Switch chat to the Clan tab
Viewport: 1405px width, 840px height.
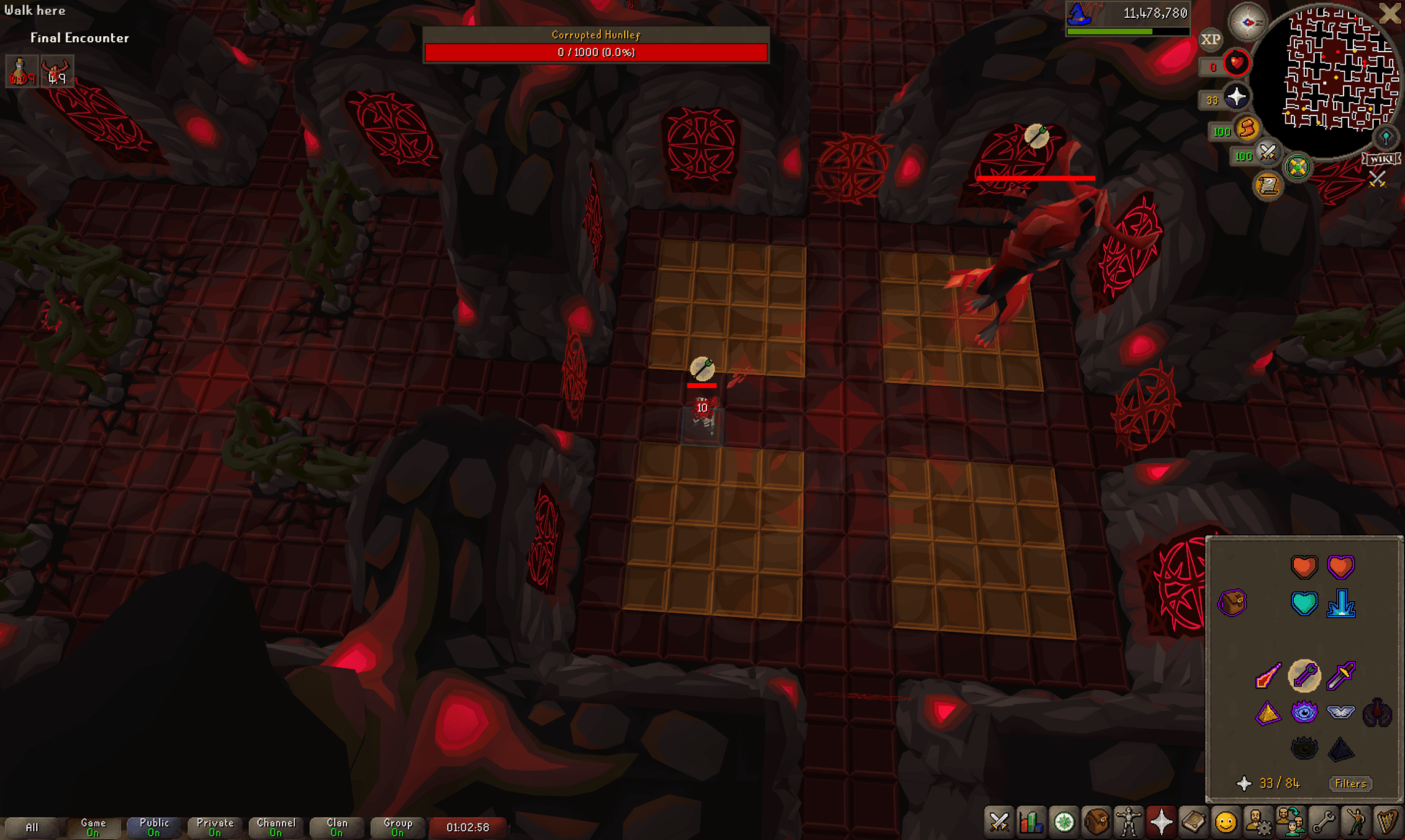[x=337, y=827]
